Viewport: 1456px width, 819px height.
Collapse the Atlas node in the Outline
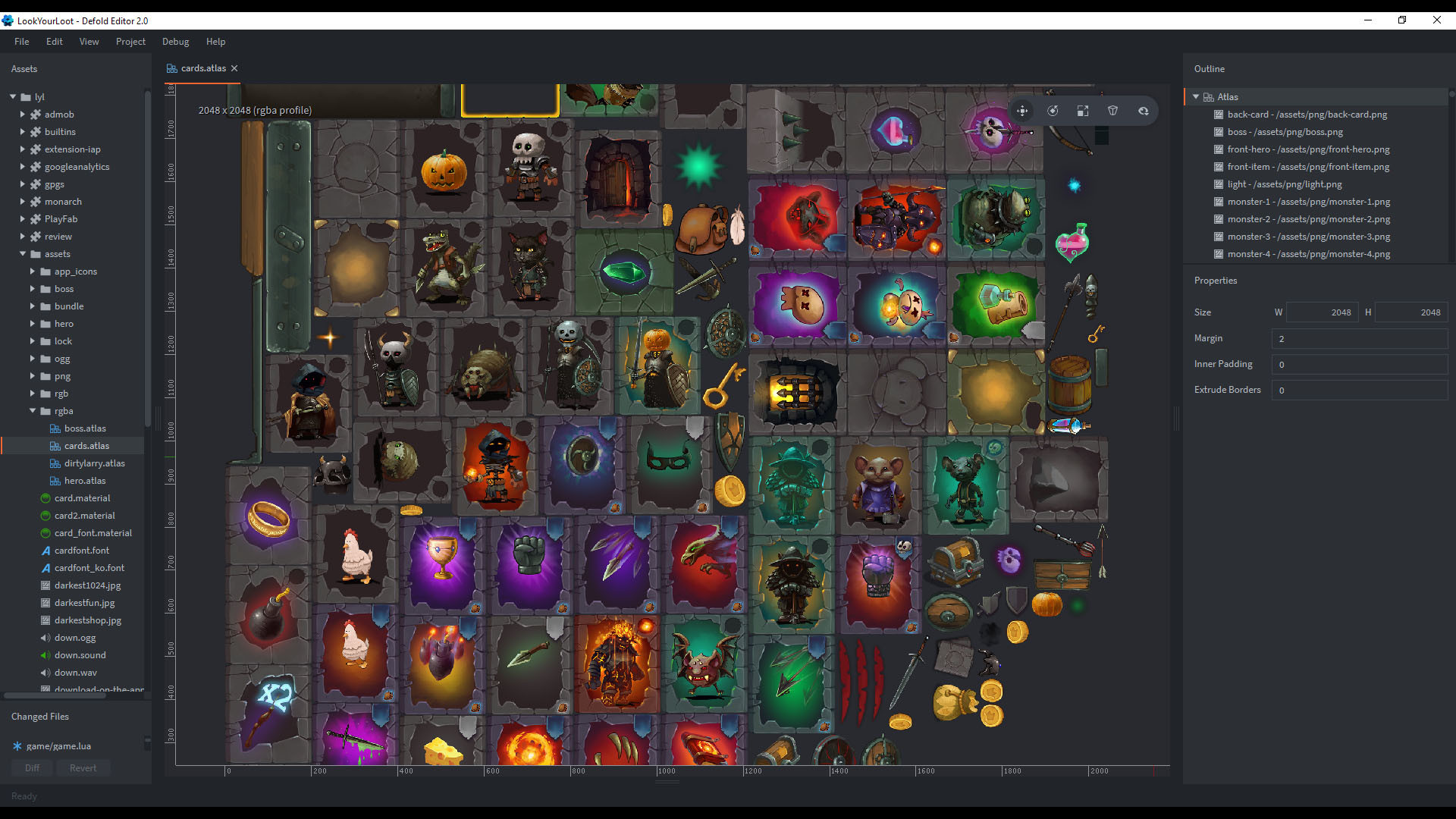pos(1197,96)
